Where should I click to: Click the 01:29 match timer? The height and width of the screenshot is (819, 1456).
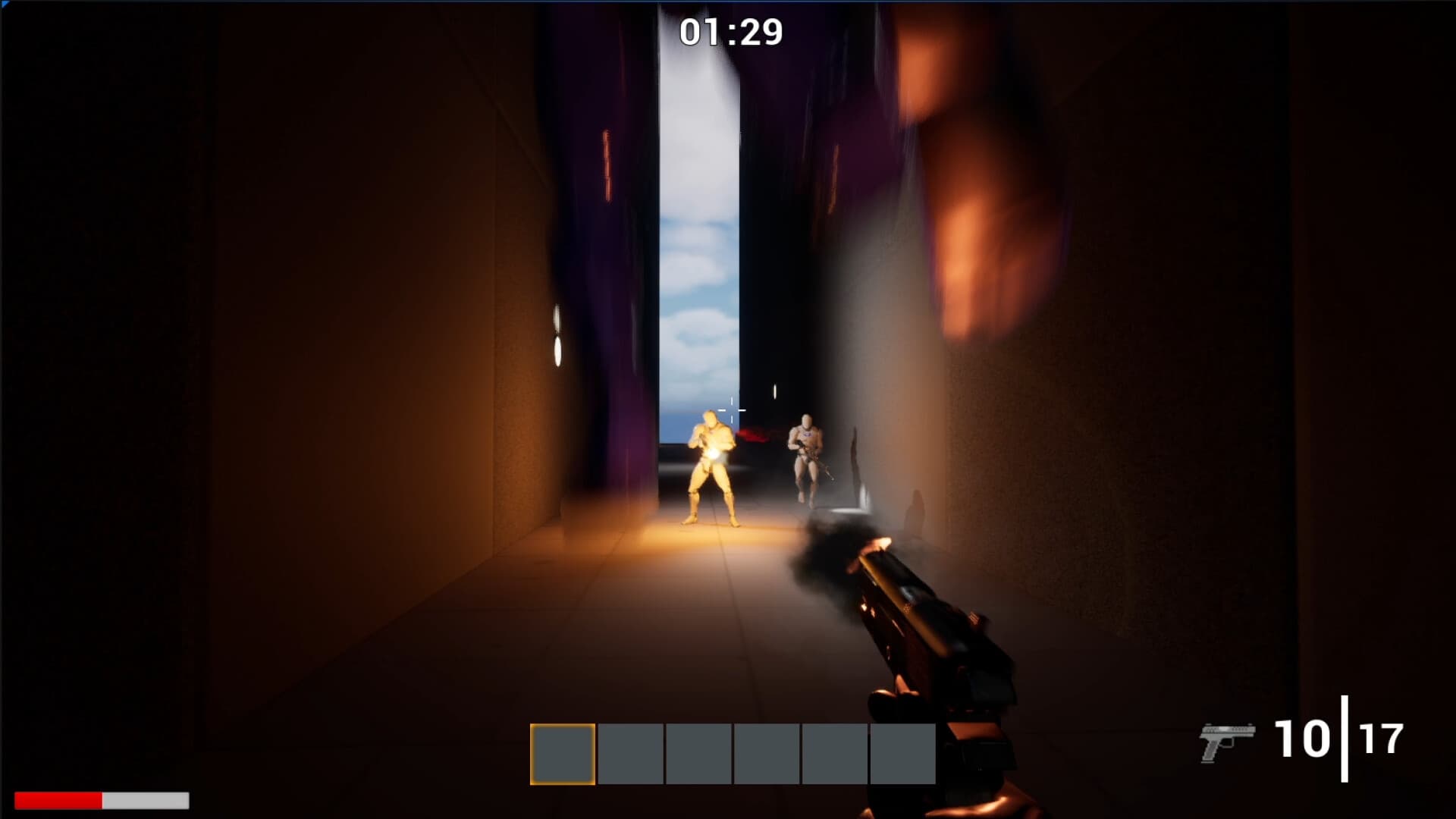[730, 32]
